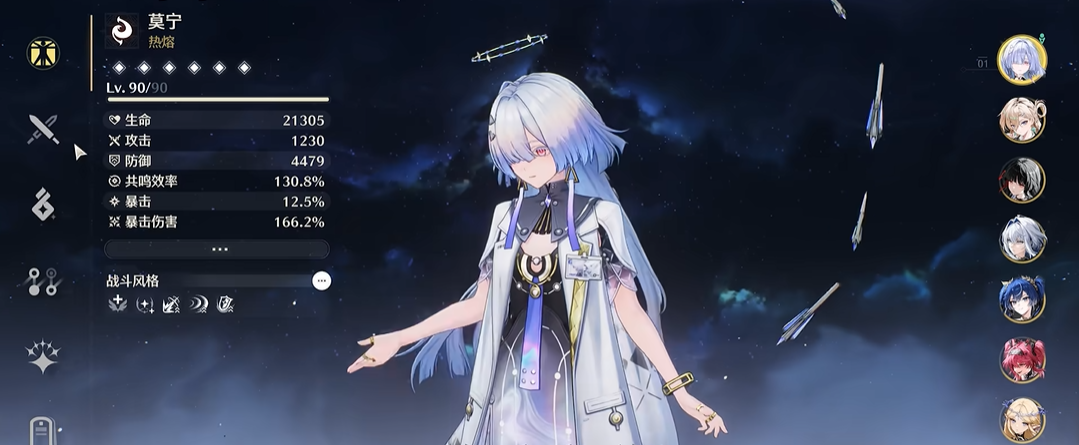
Task: Pick the blue-haired character portrait
Action: click(1022, 299)
